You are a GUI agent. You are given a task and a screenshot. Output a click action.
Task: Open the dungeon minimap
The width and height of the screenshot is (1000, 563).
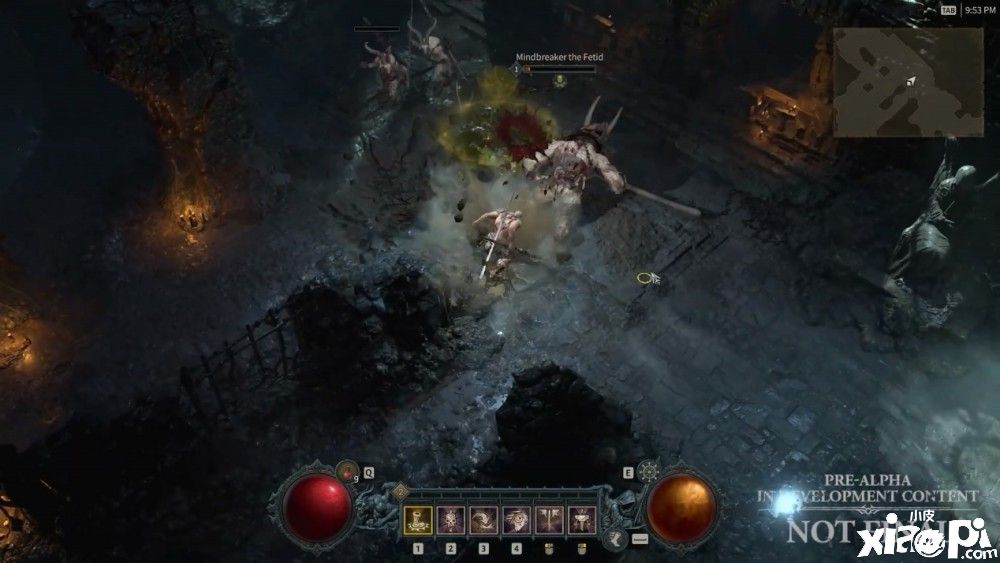(x=908, y=82)
